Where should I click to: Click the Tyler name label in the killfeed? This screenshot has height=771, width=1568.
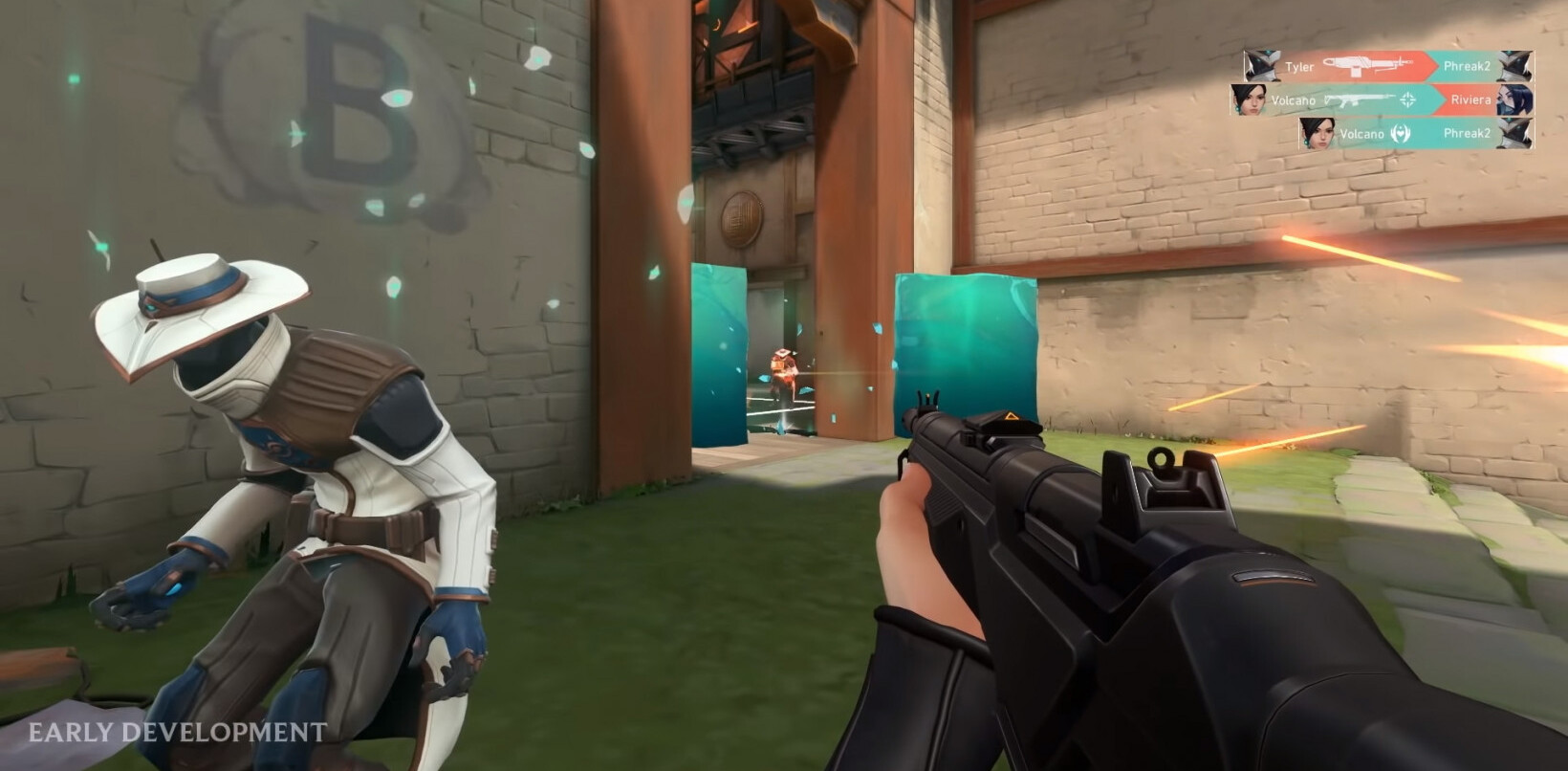pos(1300,65)
